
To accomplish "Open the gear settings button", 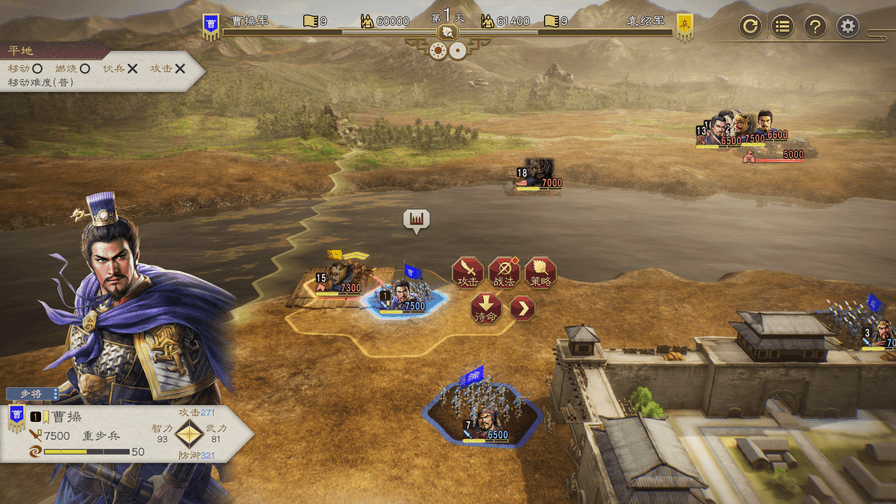I will [x=848, y=26].
